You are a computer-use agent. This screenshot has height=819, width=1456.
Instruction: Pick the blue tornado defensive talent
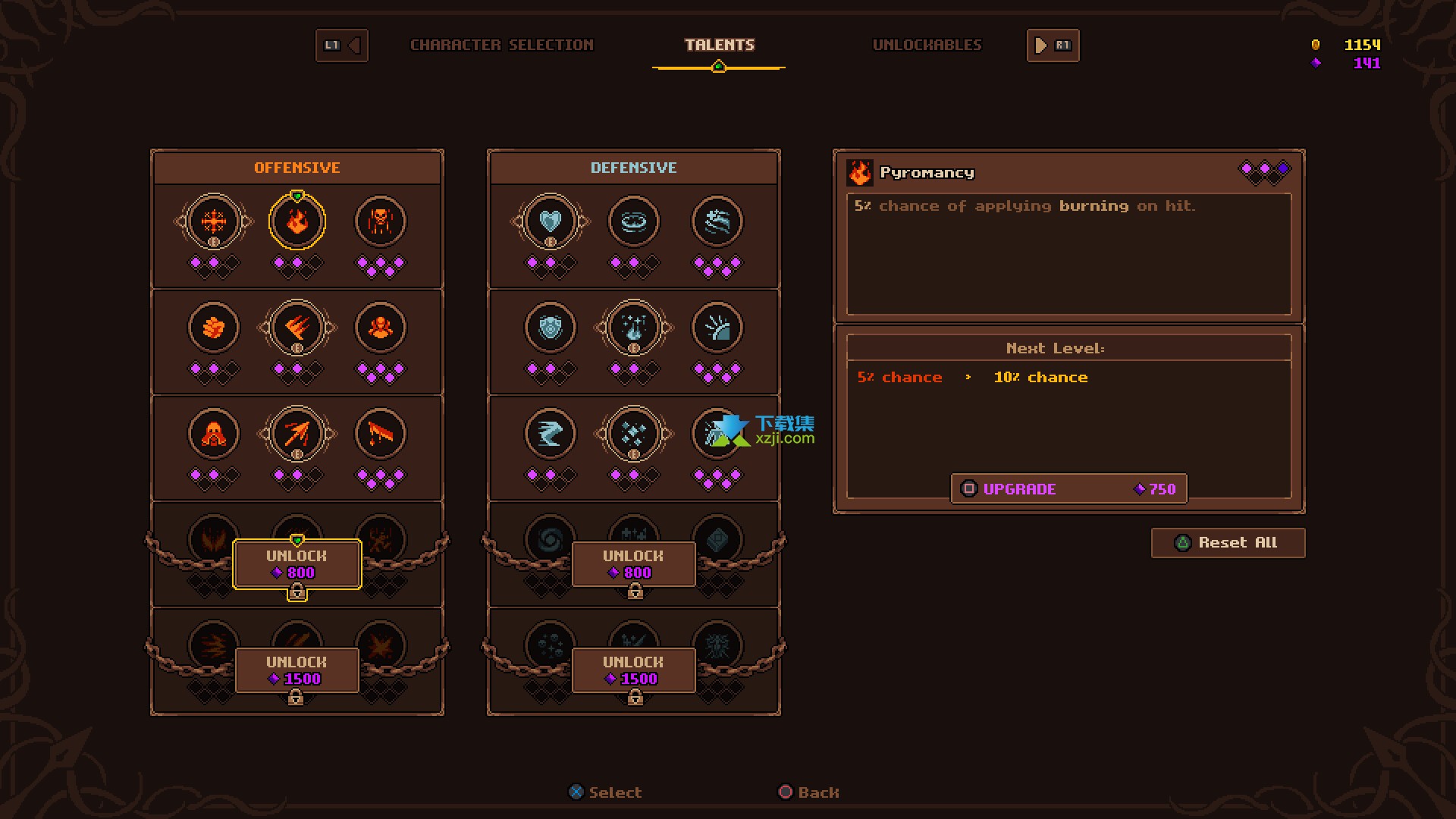(551, 435)
